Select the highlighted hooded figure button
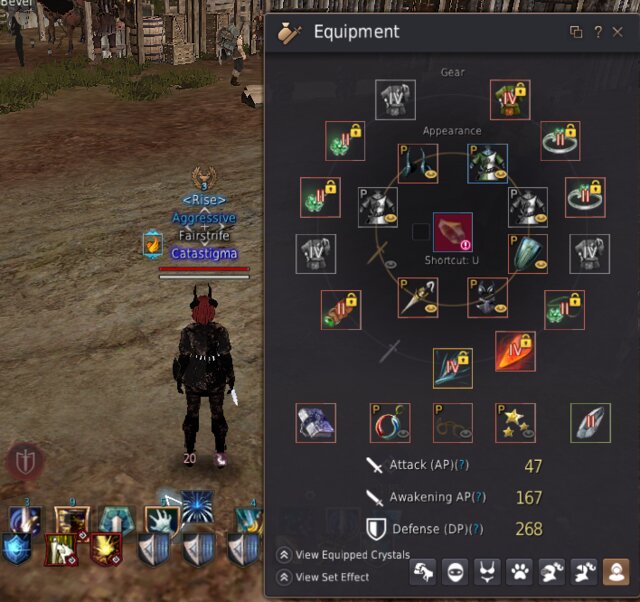Viewport: 640px width, 602px height. tap(616, 572)
